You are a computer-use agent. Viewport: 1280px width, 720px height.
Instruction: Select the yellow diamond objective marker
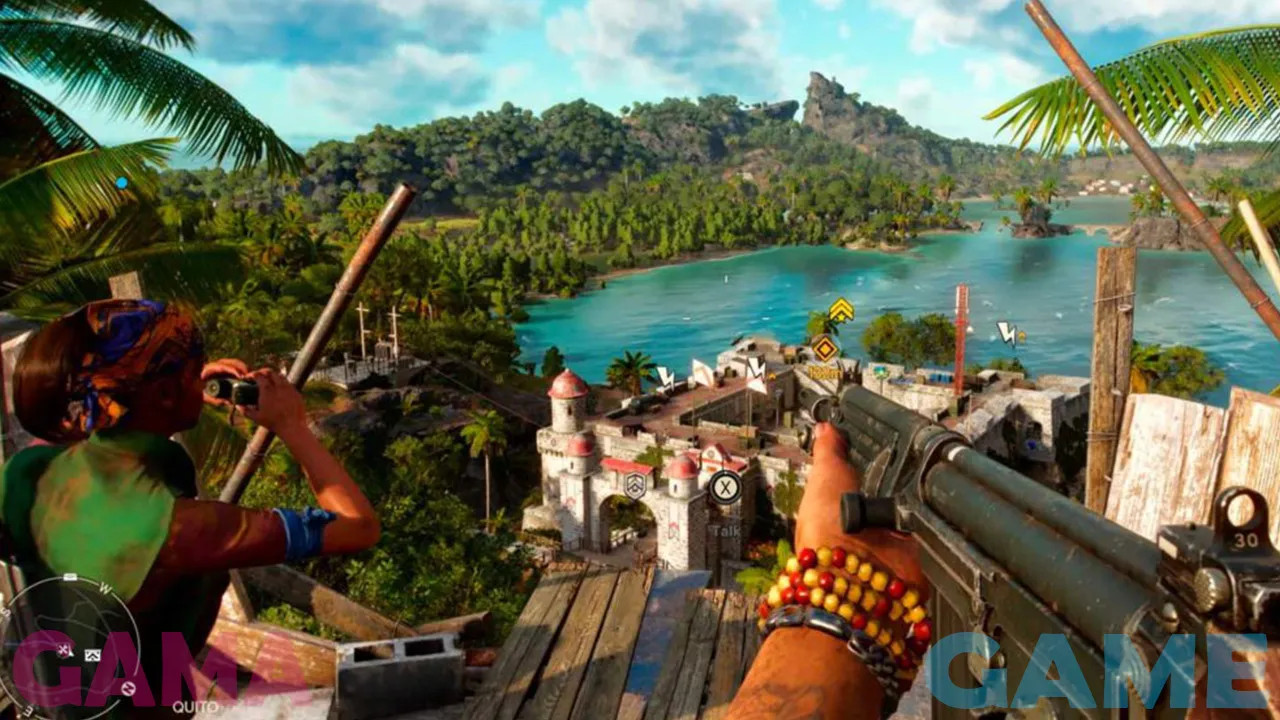(825, 348)
